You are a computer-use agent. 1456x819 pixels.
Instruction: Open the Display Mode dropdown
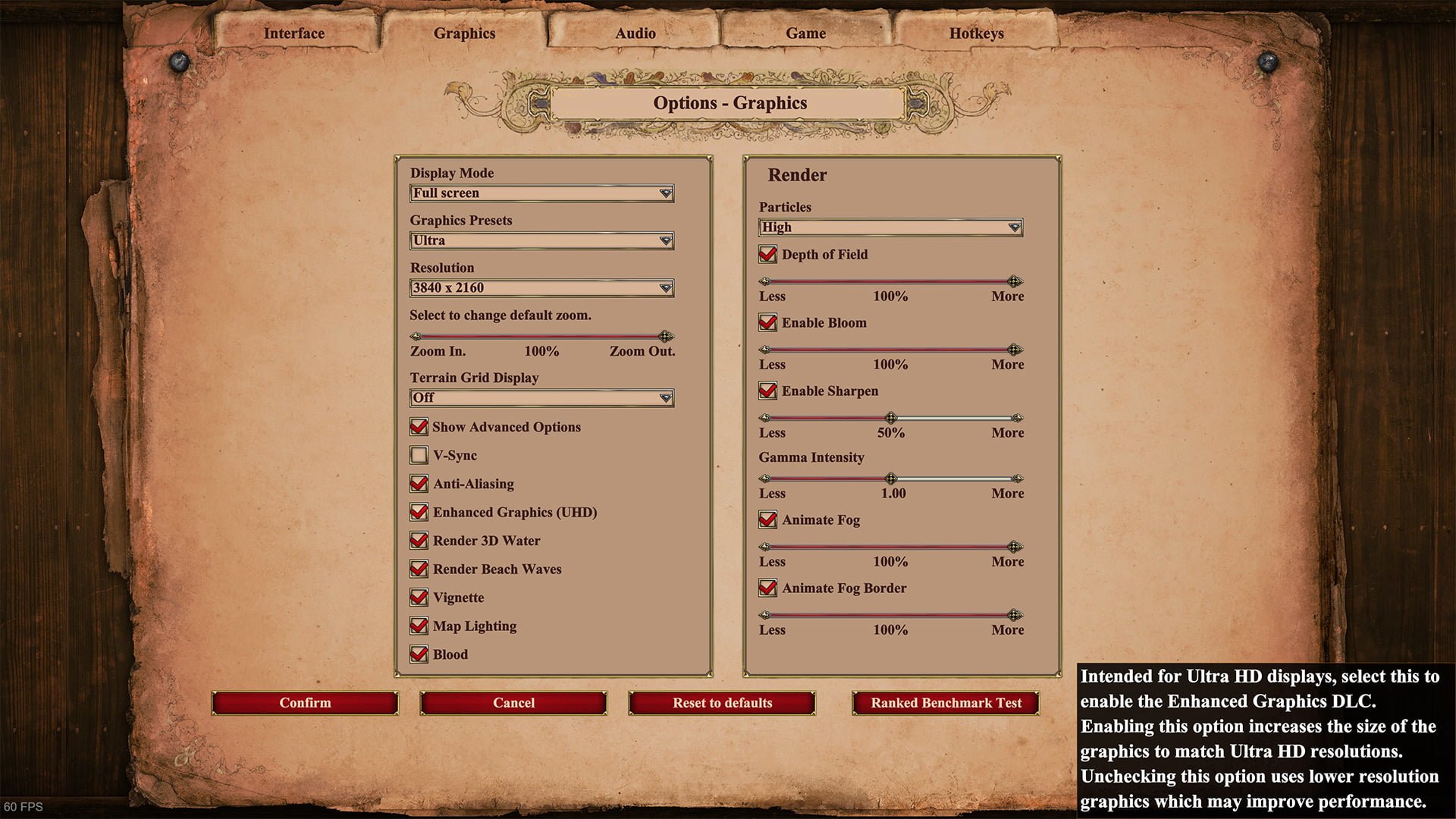tap(541, 193)
